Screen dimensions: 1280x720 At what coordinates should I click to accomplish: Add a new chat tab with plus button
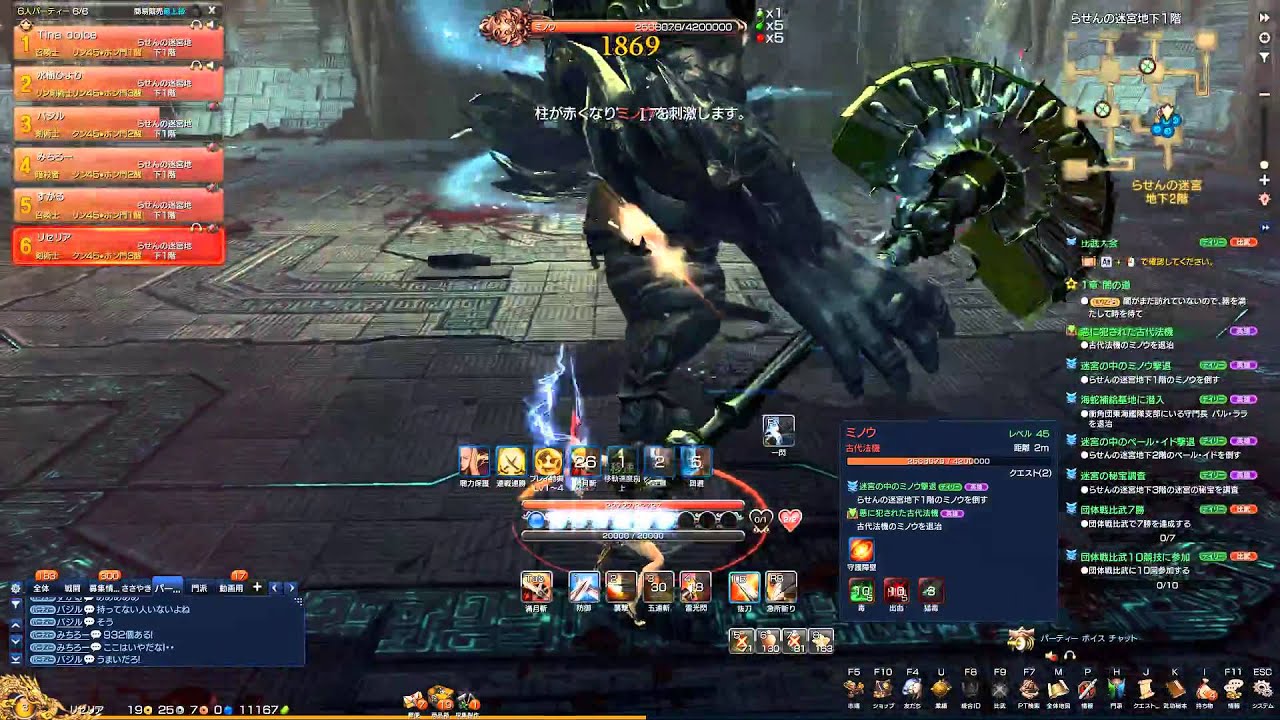(257, 588)
